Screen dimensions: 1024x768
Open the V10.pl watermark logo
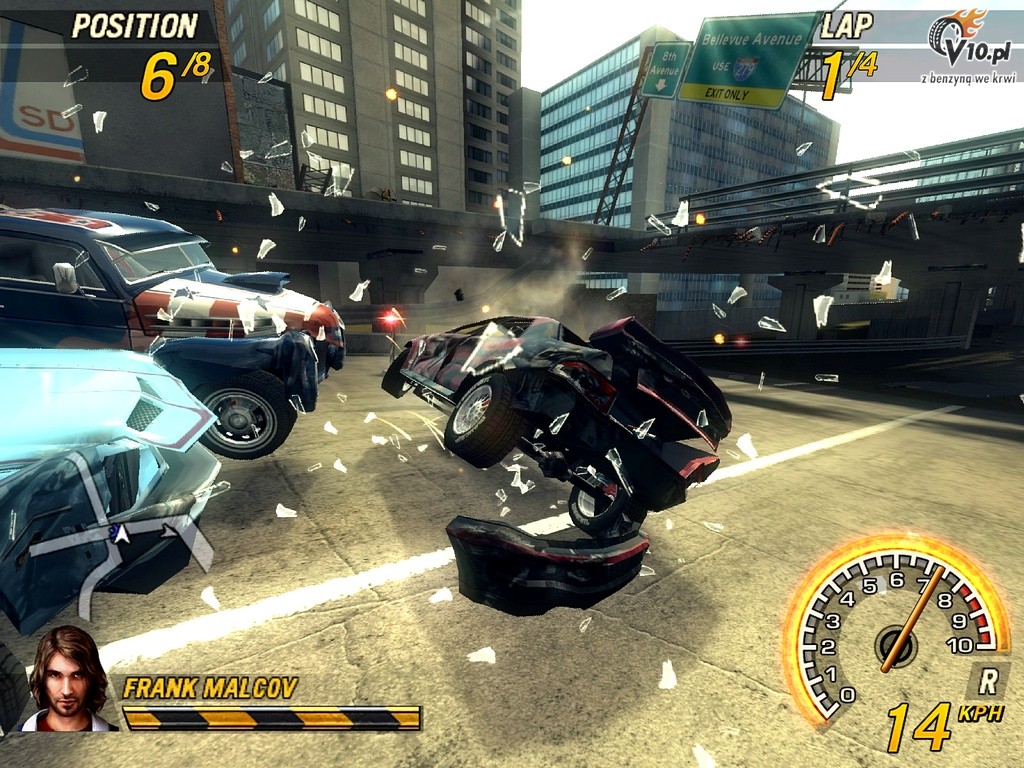point(969,42)
